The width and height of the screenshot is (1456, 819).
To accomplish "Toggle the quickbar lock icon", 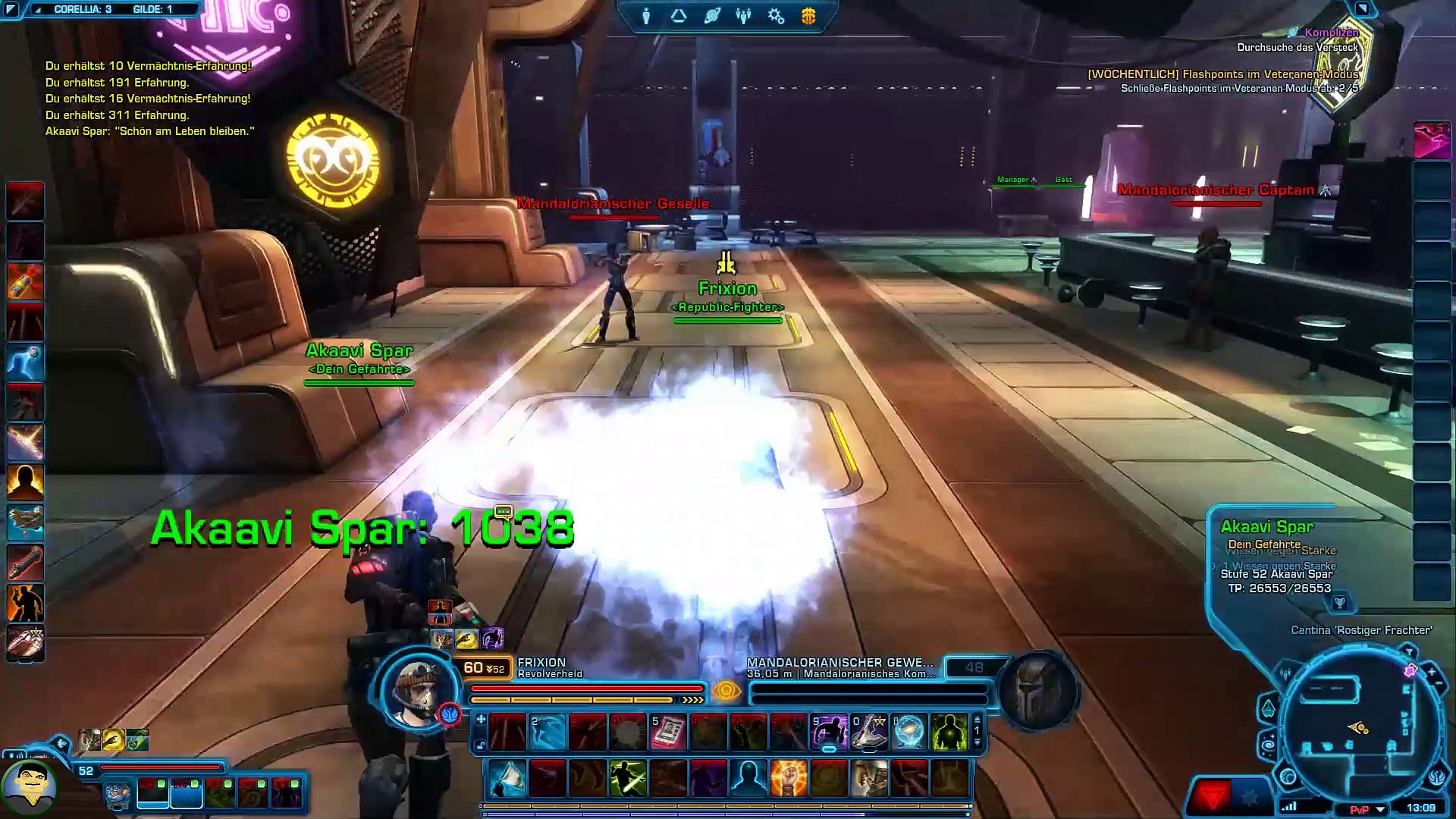I will pos(480,746).
